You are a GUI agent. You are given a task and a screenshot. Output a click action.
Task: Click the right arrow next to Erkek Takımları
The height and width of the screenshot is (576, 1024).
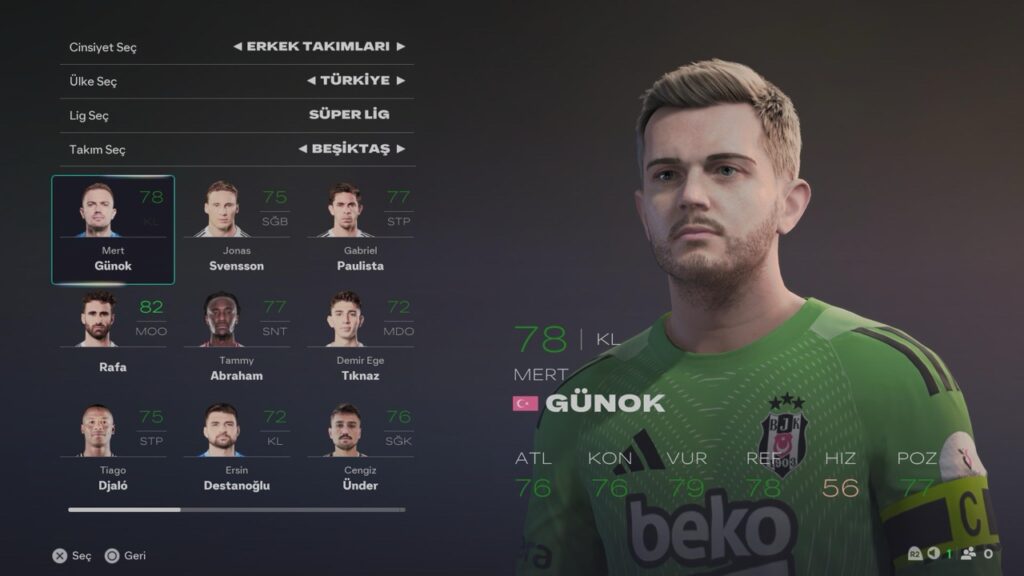point(400,47)
